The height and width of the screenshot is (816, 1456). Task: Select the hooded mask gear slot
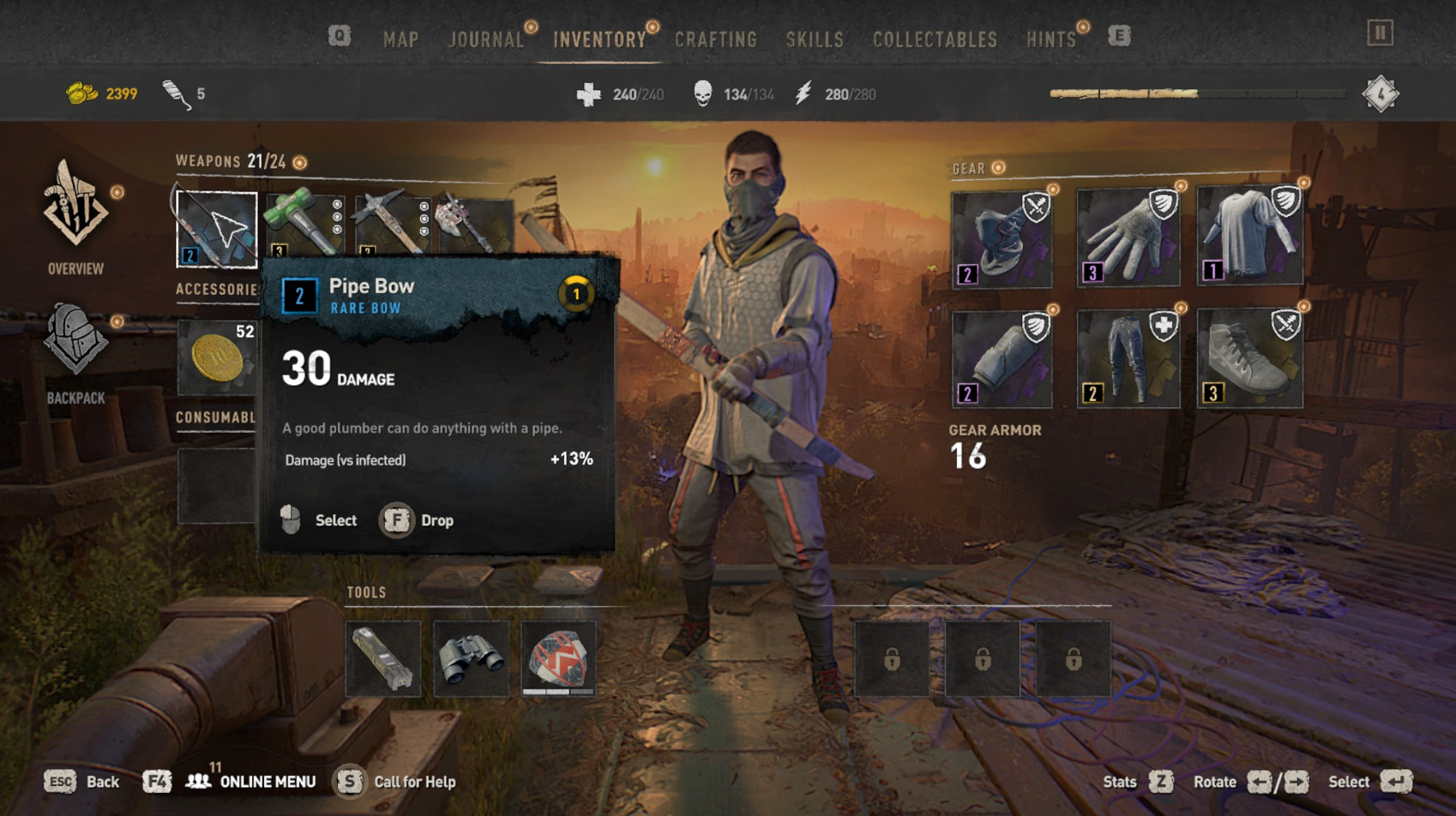1002,239
